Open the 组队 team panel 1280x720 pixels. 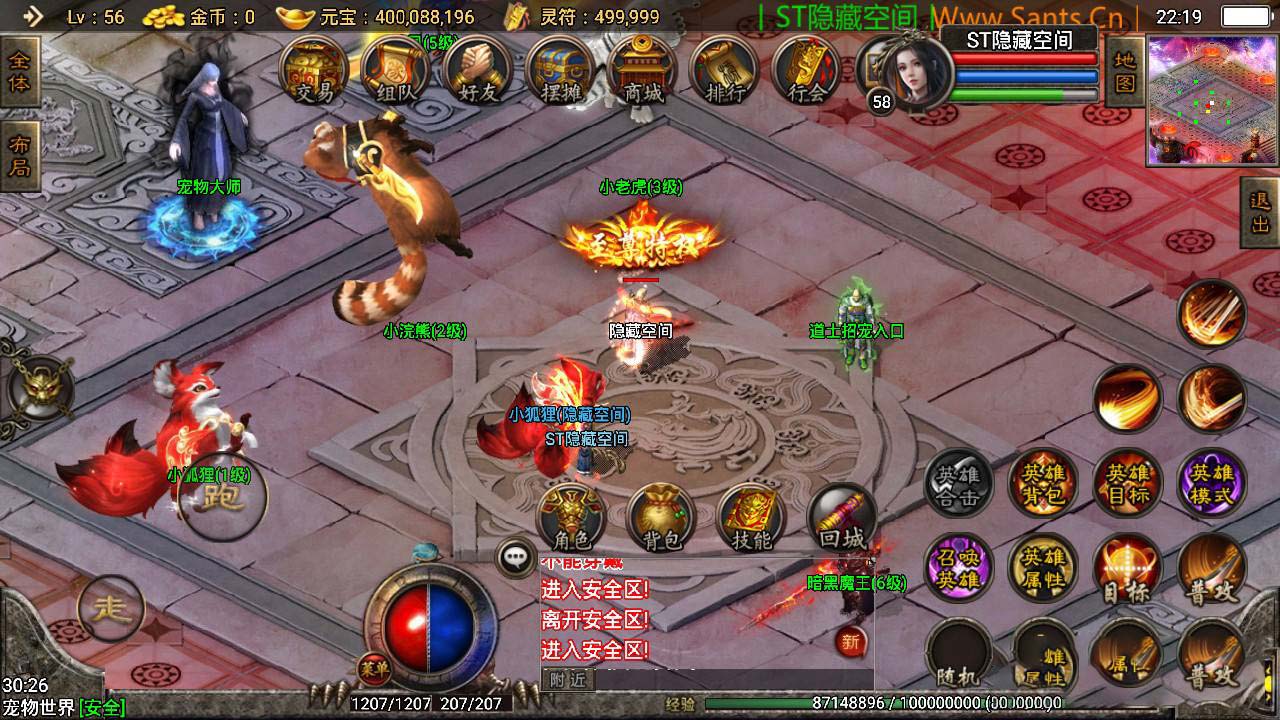(x=395, y=72)
